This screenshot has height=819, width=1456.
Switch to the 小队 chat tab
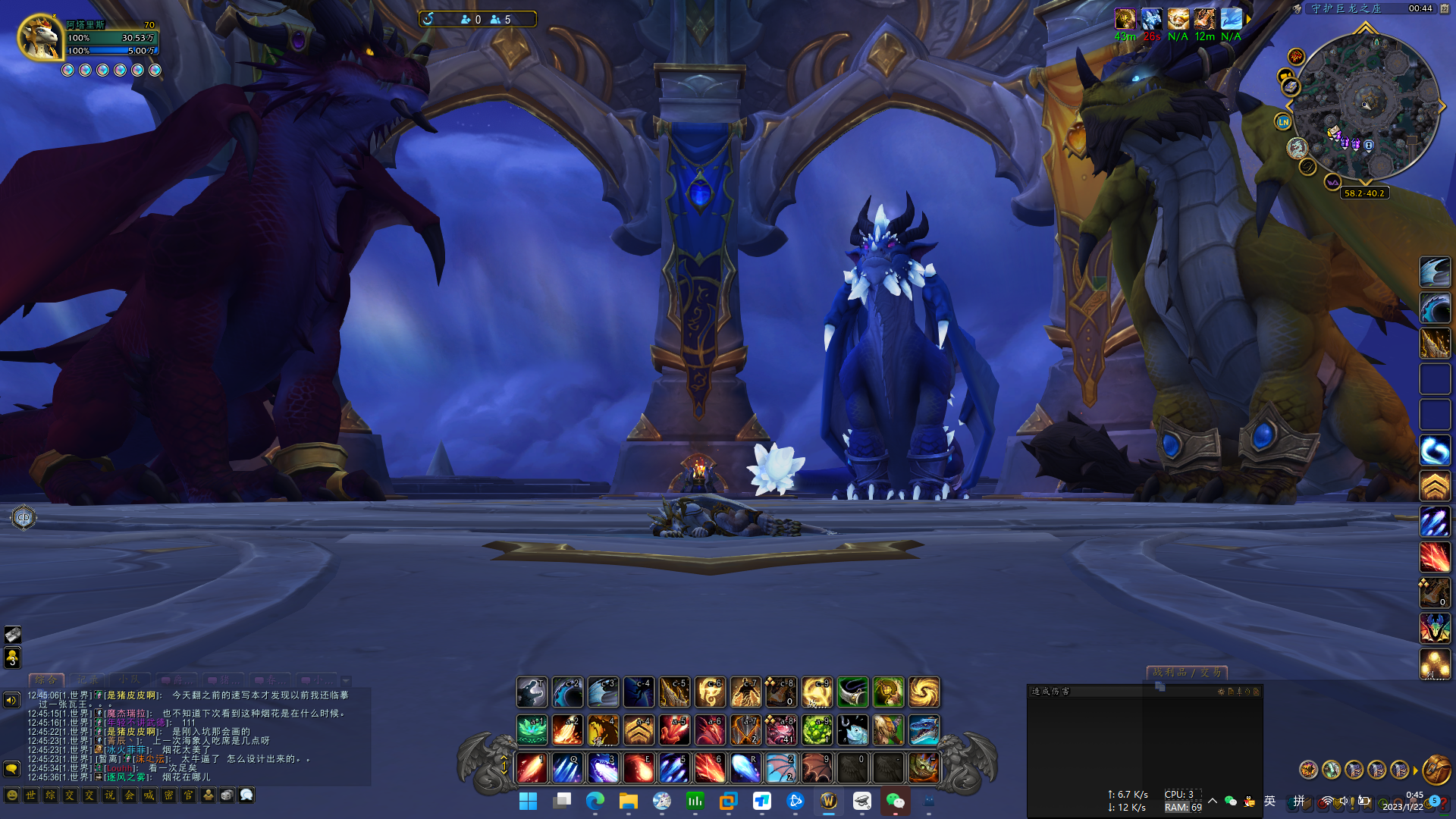tap(130, 680)
